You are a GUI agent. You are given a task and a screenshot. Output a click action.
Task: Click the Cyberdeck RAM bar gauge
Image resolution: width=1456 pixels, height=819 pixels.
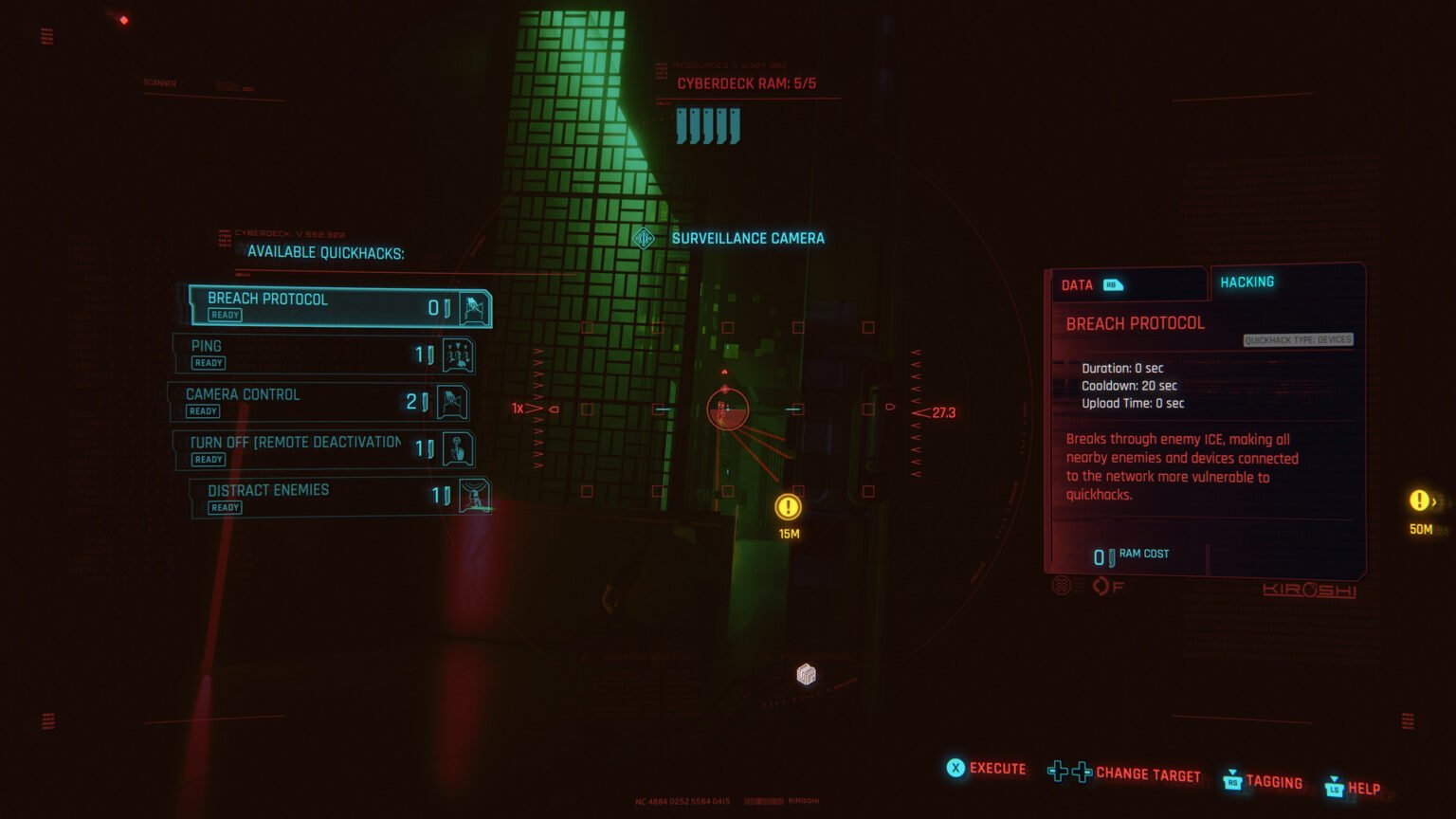(x=706, y=123)
